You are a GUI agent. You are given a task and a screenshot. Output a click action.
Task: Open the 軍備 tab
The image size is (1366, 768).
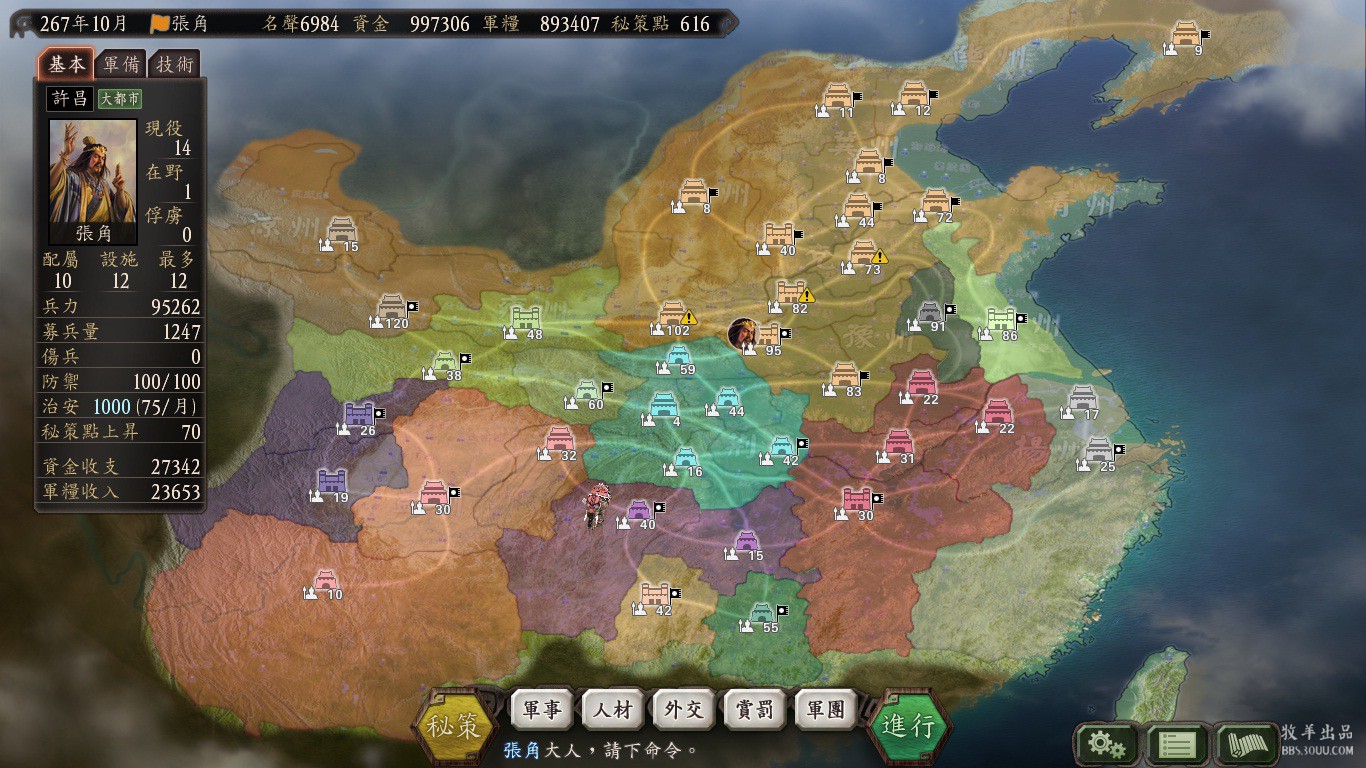pyautogui.click(x=121, y=64)
